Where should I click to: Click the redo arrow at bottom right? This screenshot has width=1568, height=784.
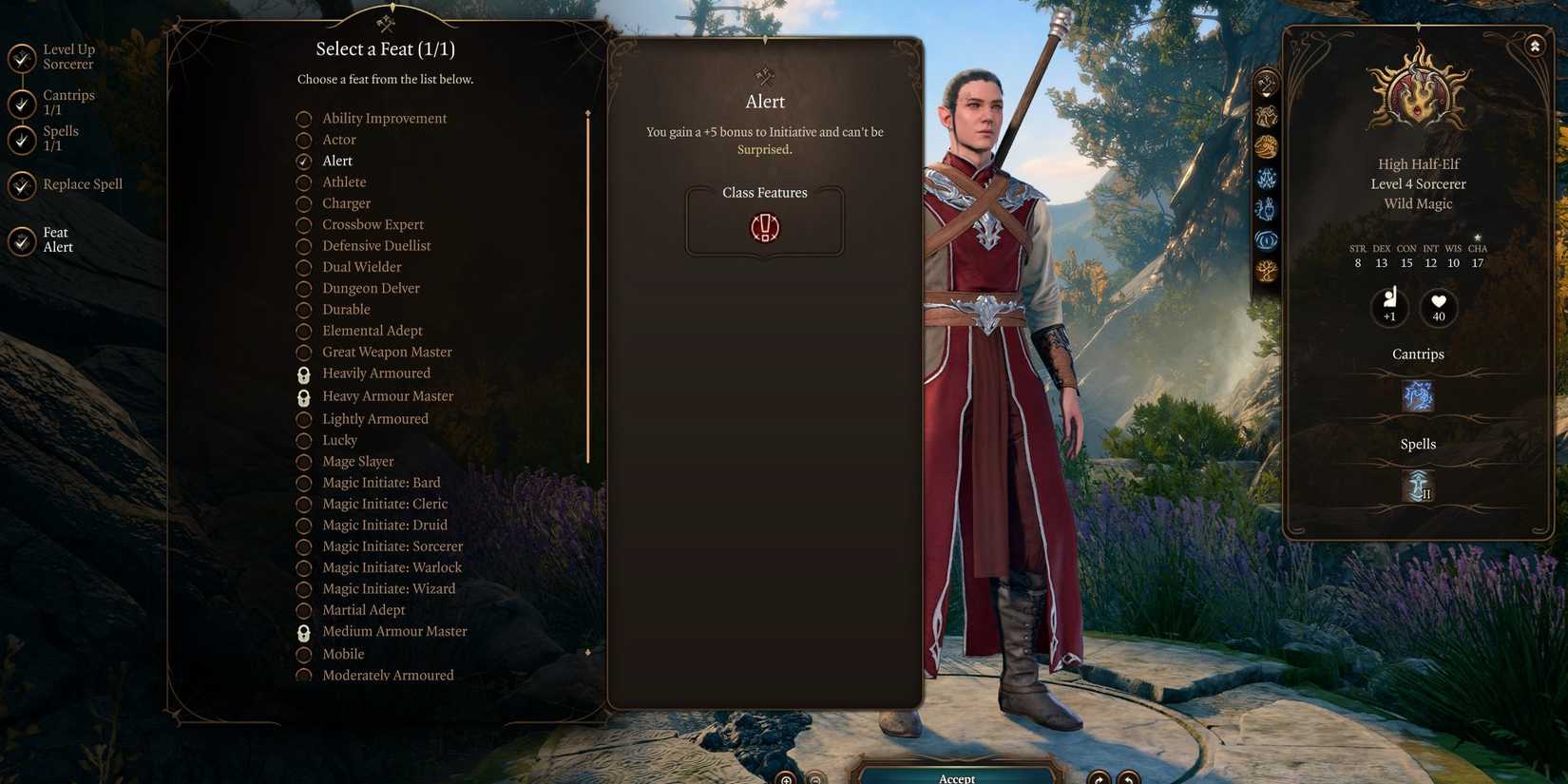(1099, 779)
